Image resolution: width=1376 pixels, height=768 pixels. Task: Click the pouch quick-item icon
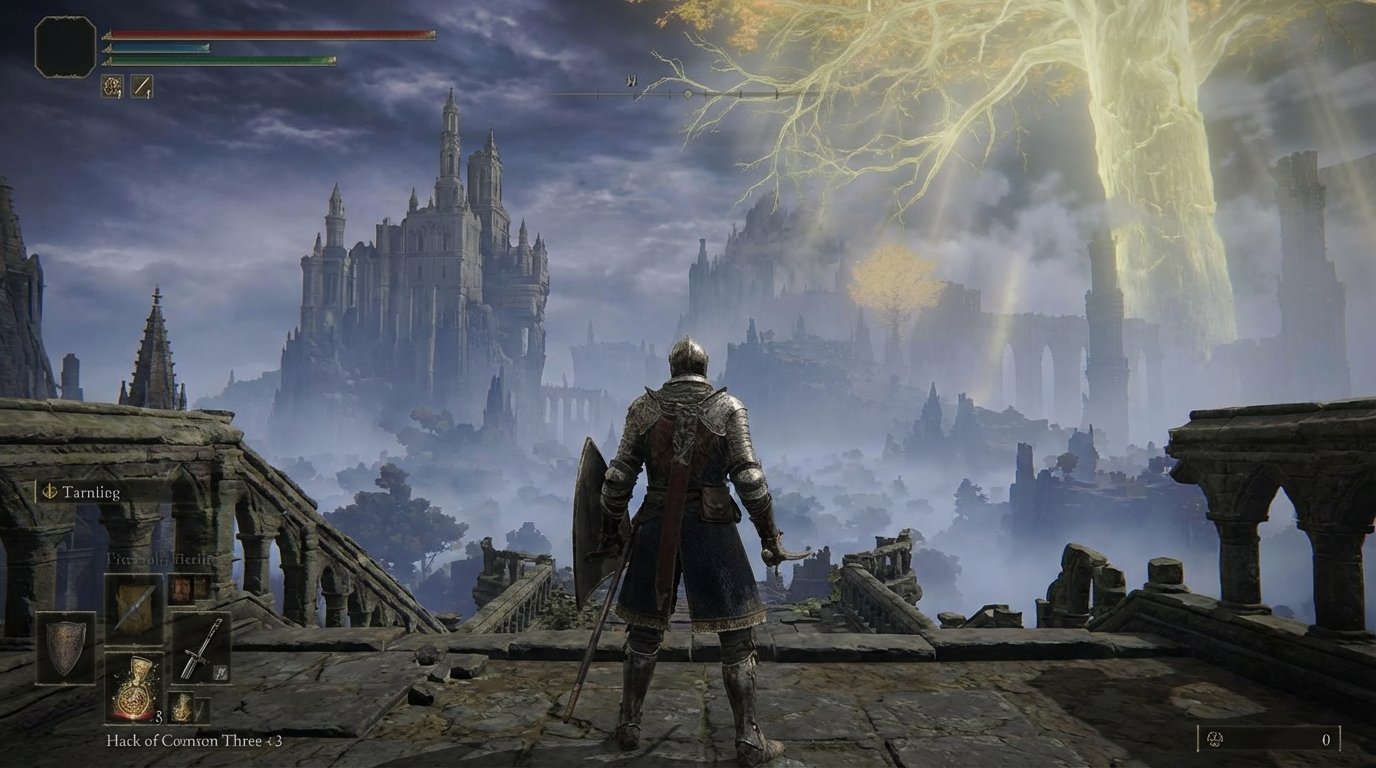[182, 707]
